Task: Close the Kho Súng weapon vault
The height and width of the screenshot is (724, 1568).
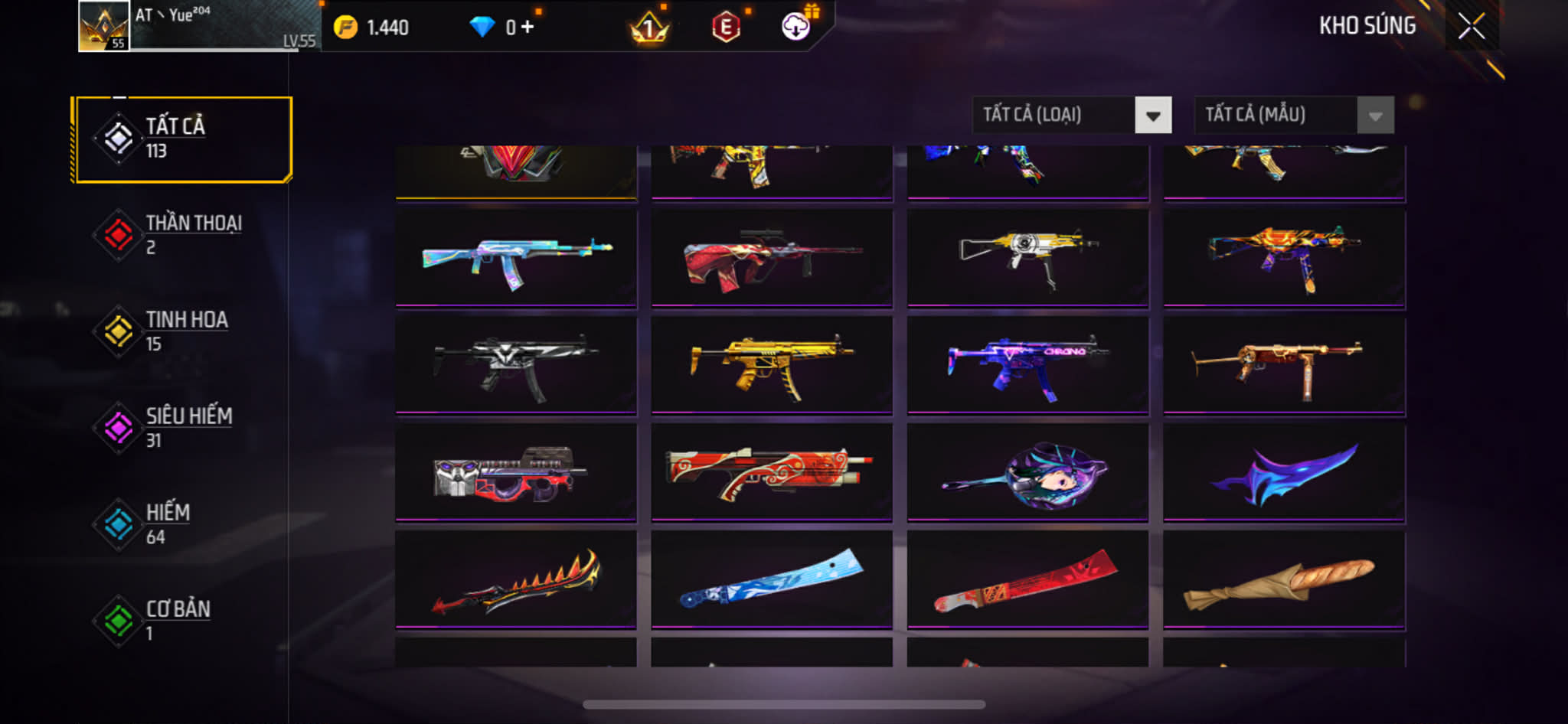Action: coord(1471,27)
